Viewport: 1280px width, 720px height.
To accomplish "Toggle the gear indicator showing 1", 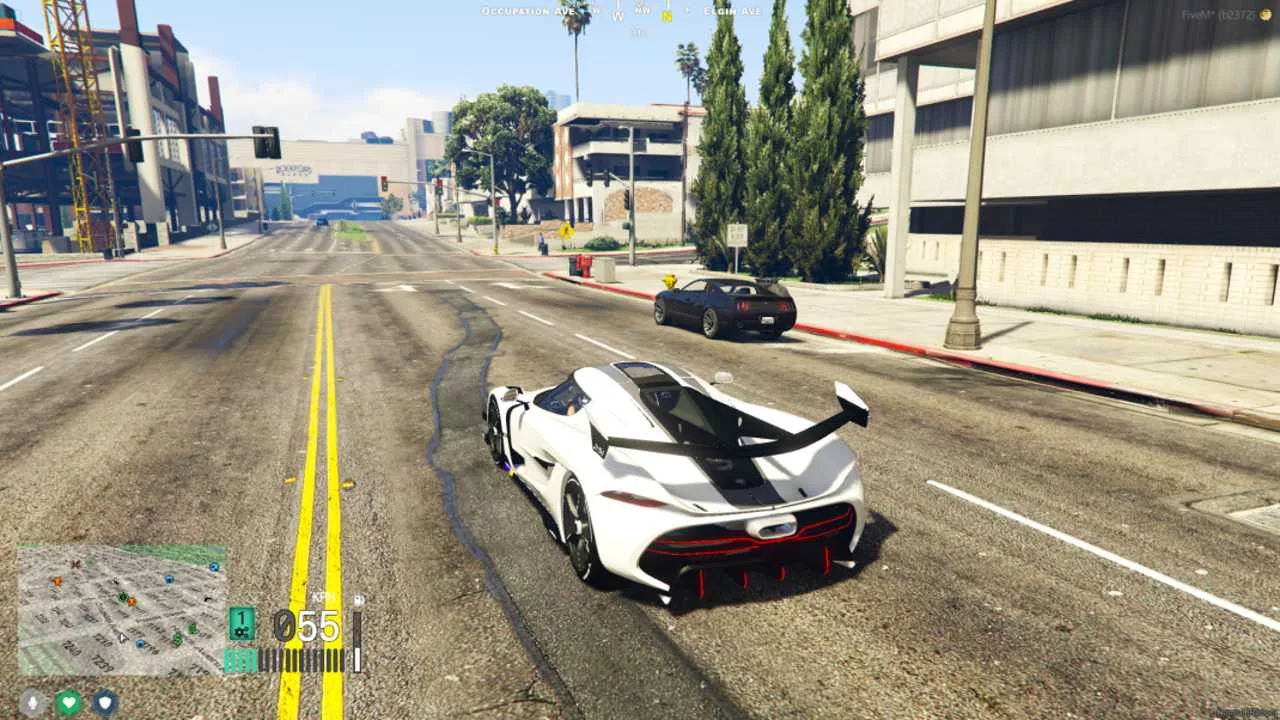I will tap(241, 616).
